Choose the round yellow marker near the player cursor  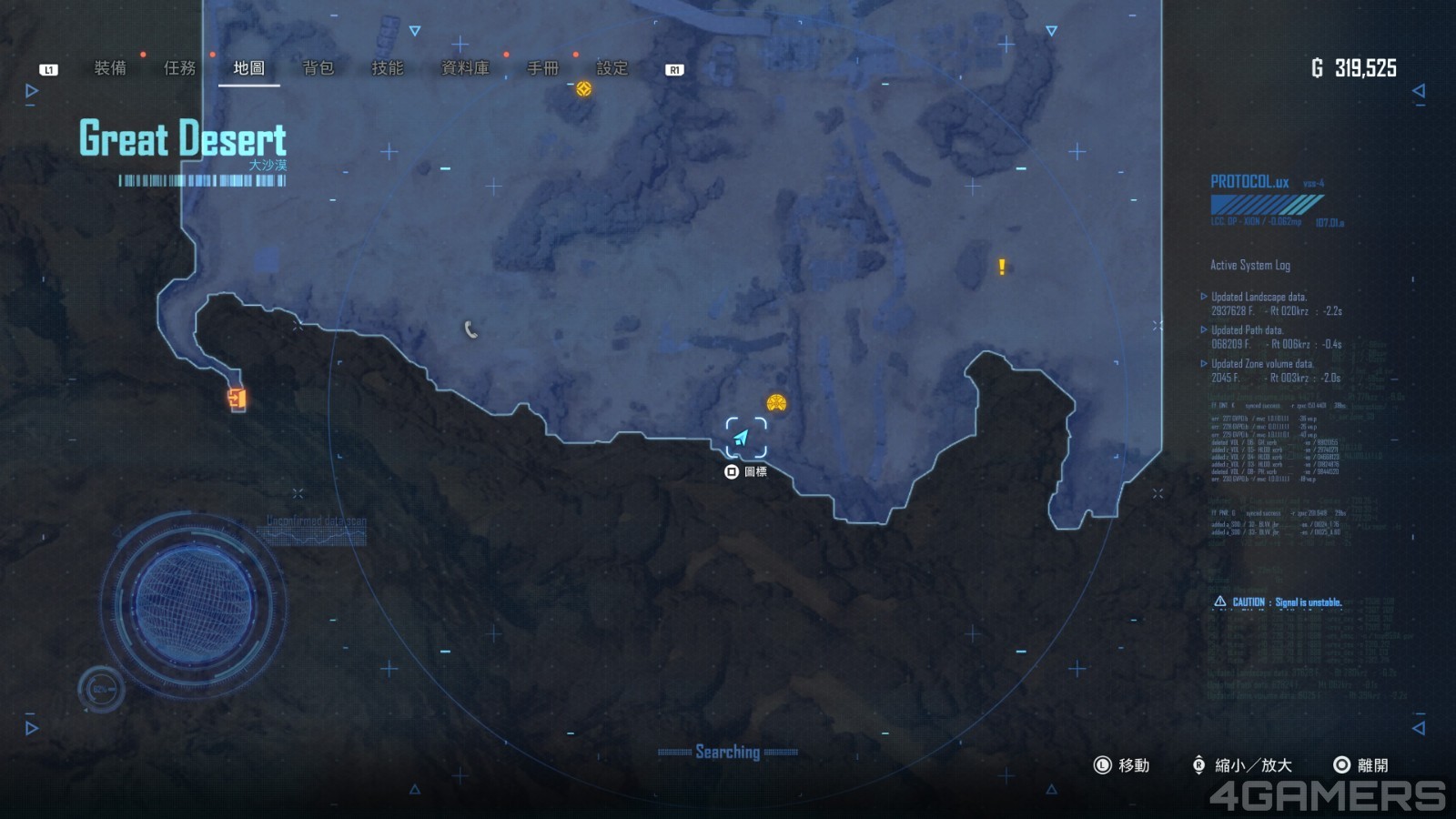click(776, 402)
